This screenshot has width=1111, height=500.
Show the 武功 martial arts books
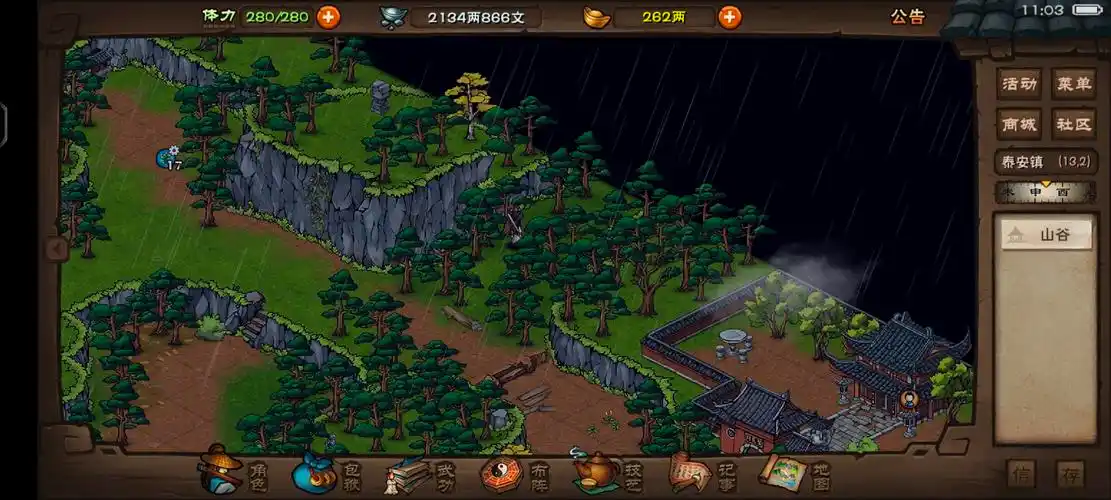(420, 472)
